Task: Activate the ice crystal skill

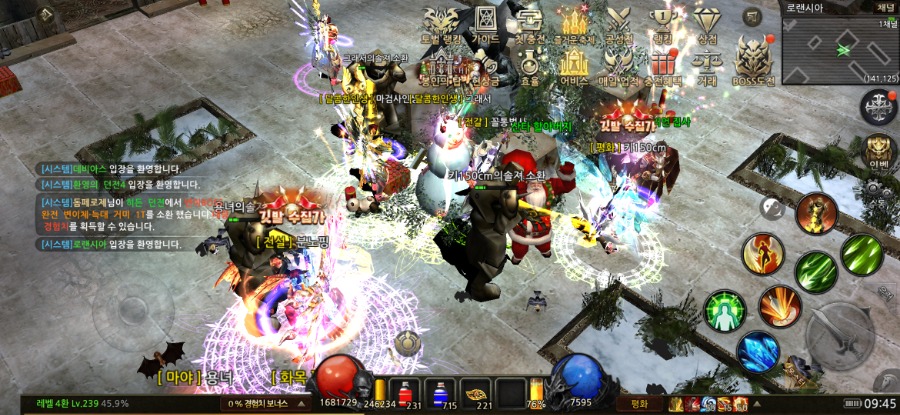Action: tap(758, 351)
